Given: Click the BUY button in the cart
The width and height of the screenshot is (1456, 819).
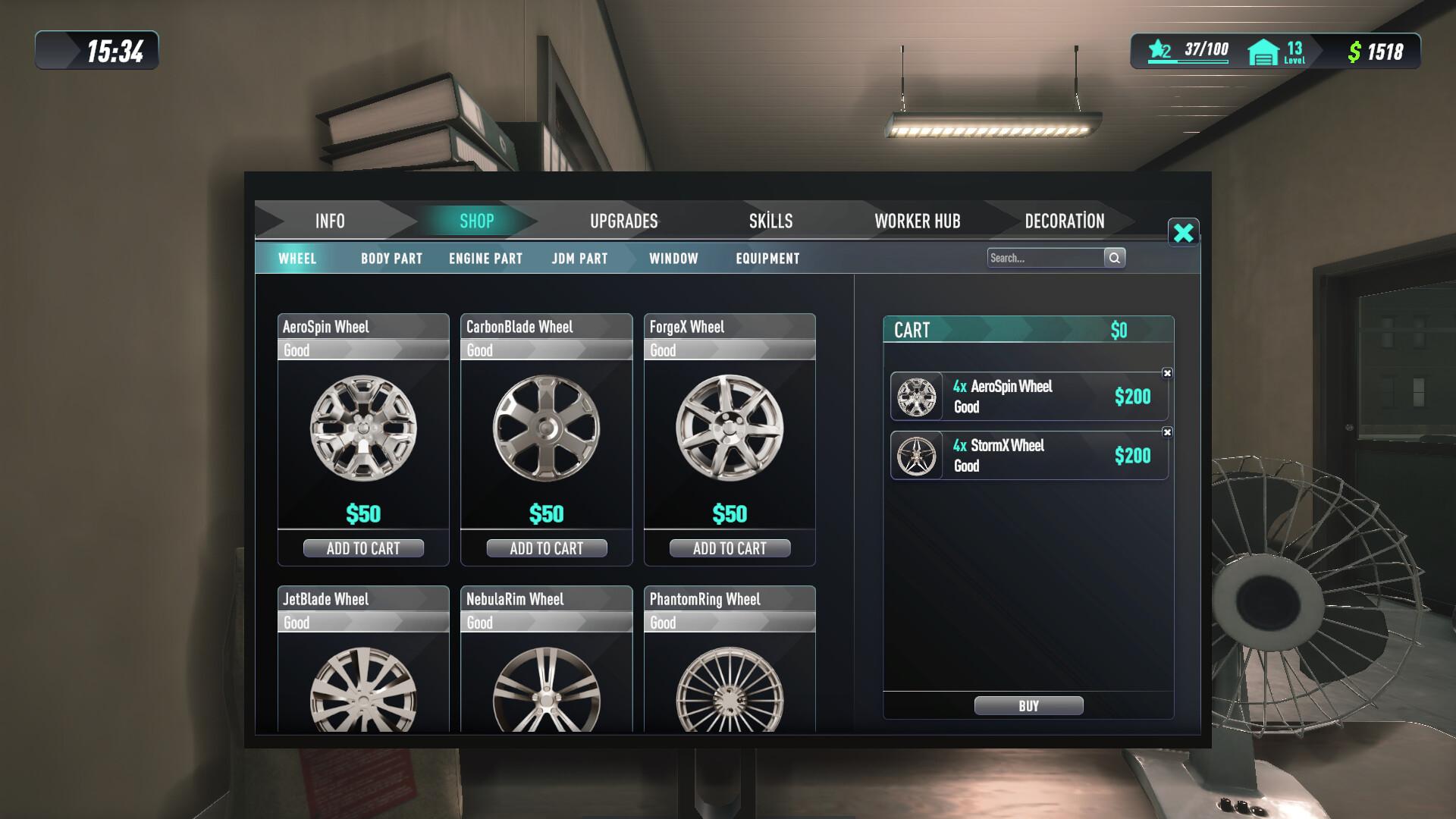Looking at the screenshot, I should (x=1028, y=705).
